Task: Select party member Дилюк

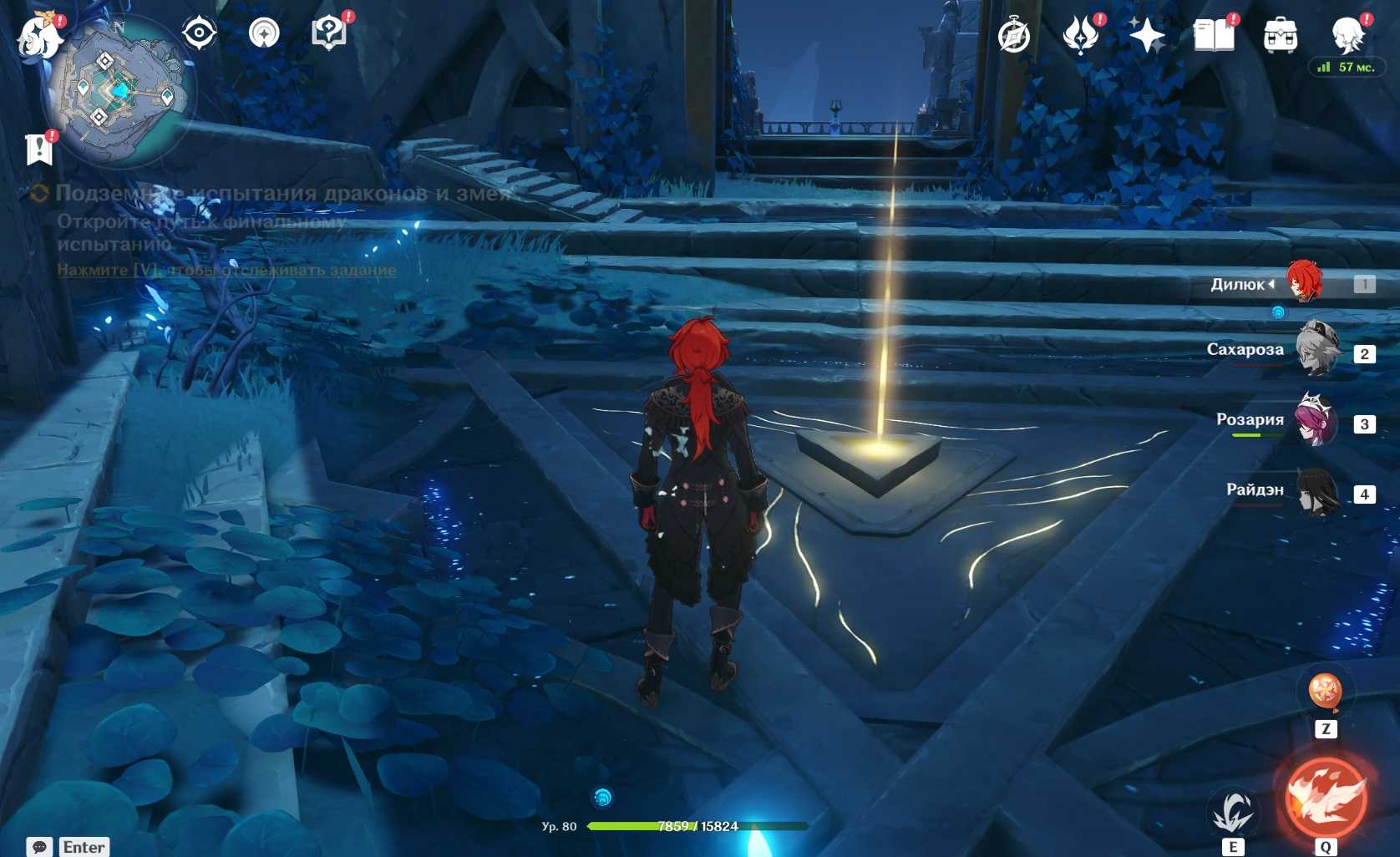Action: [1304, 282]
